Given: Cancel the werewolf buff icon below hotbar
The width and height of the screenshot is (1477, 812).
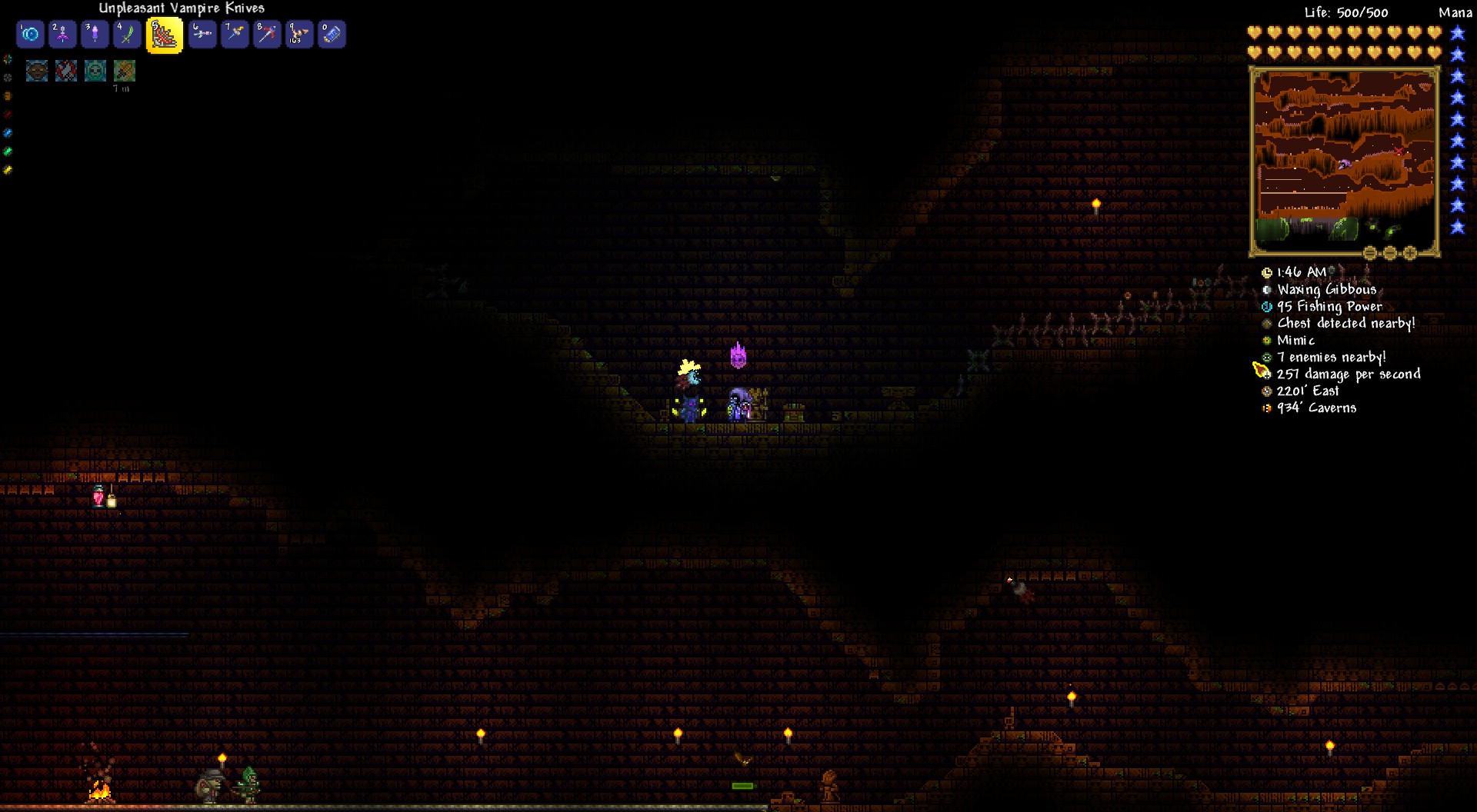Looking at the screenshot, I should point(37,71).
